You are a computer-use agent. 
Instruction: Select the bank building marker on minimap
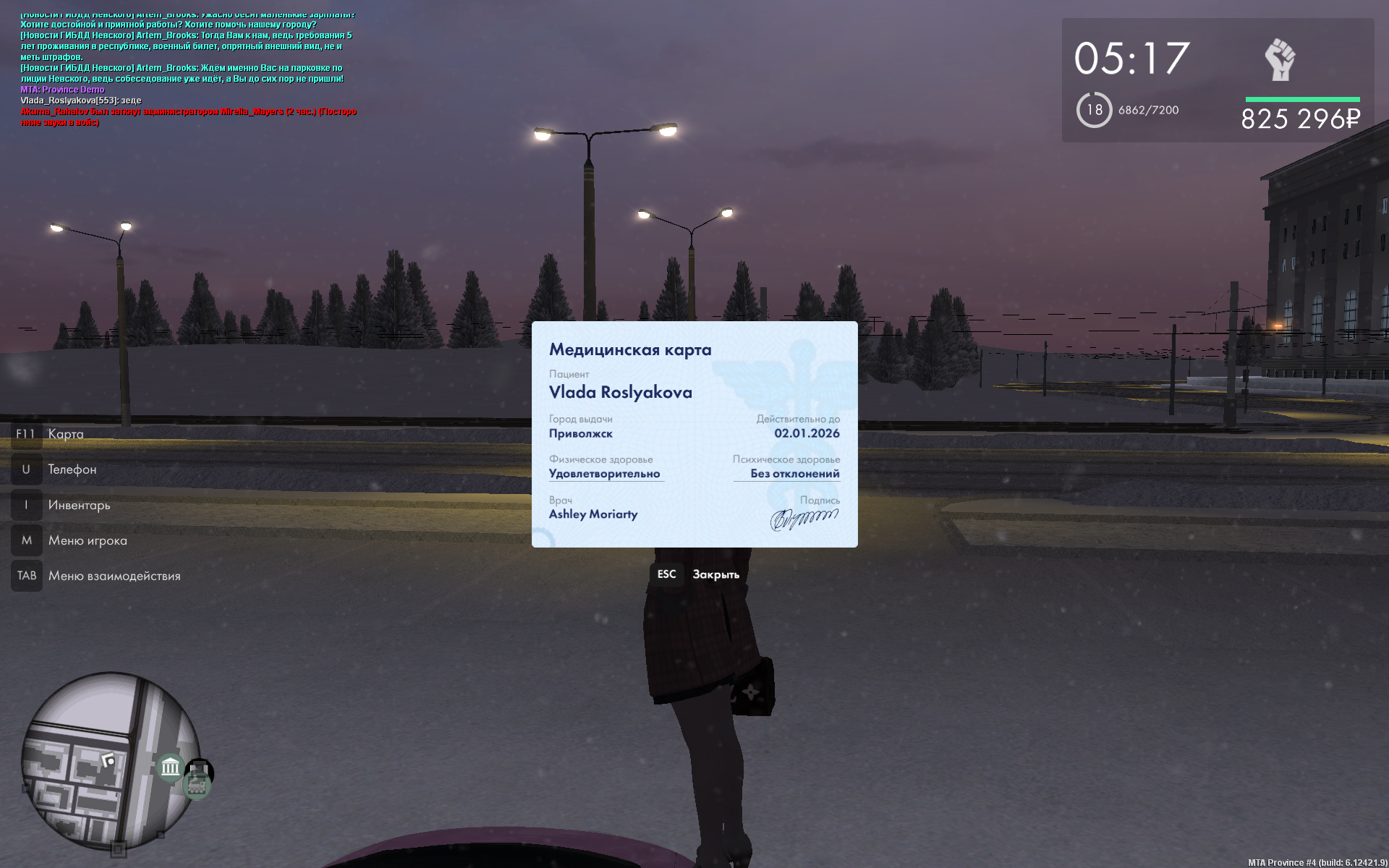click(x=171, y=767)
